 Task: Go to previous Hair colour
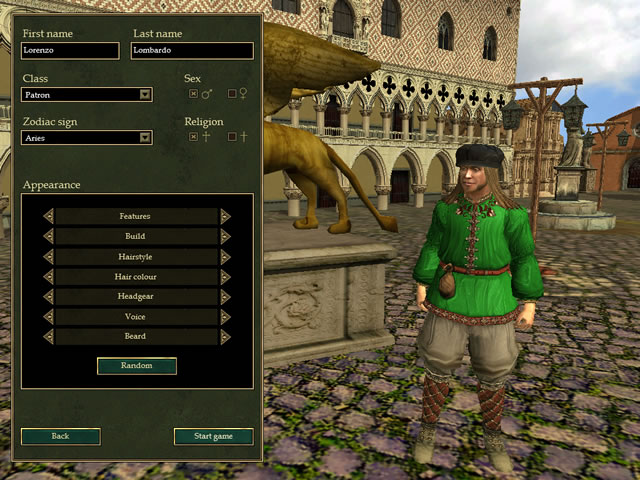pos(48,276)
